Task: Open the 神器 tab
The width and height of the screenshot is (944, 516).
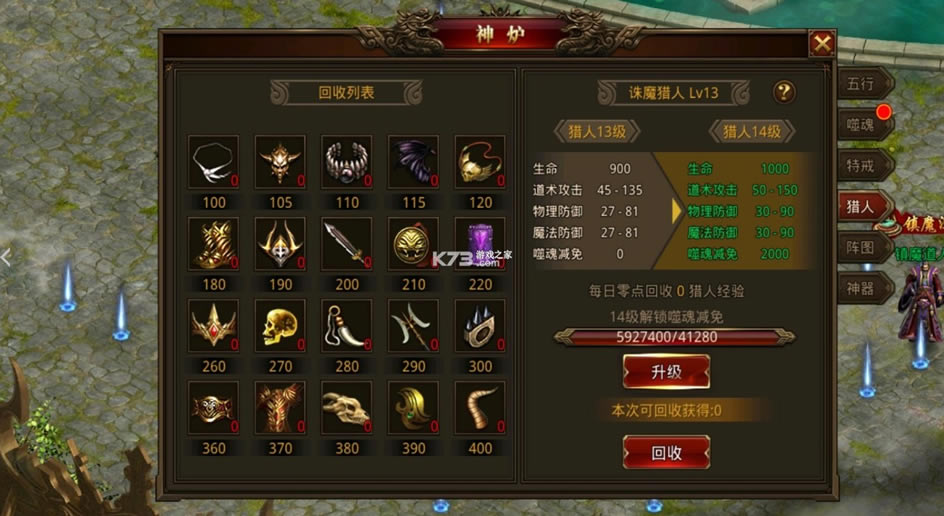Action: click(x=860, y=290)
